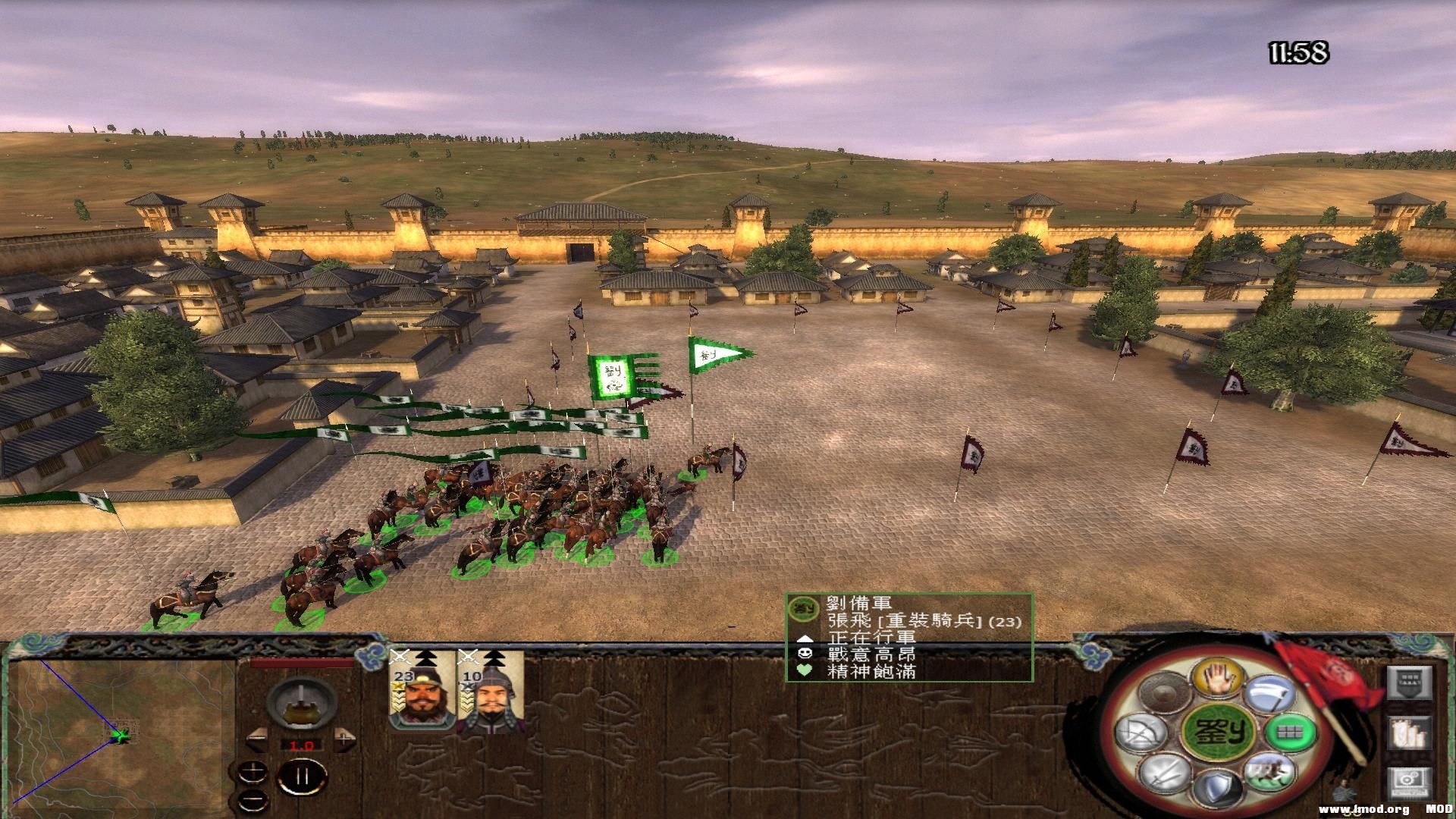Open the shield-shaped options button top right panel

coord(1409,683)
